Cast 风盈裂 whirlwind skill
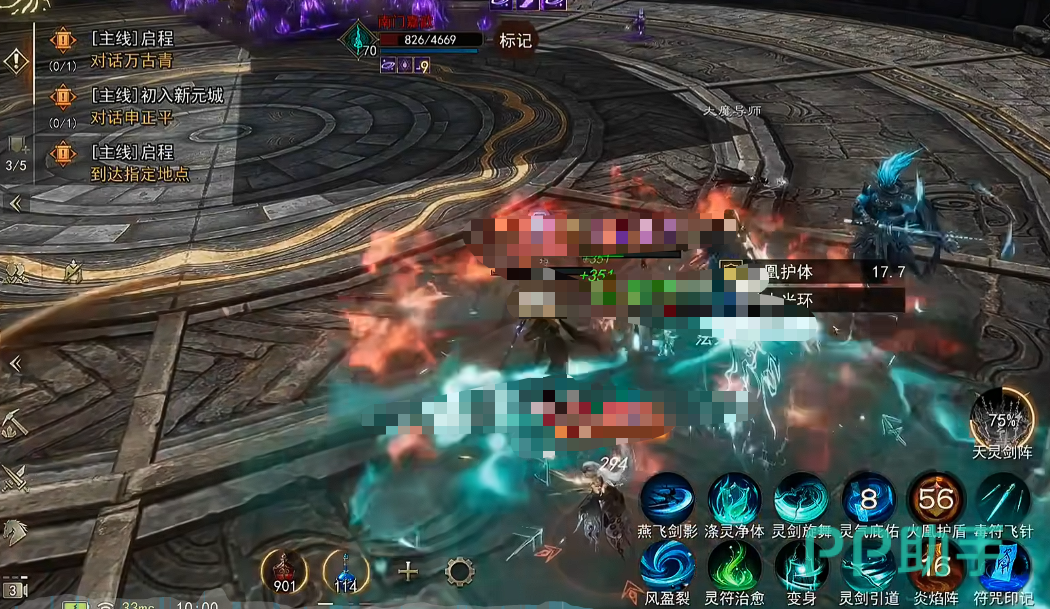Image resolution: width=1050 pixels, height=609 pixels. coord(667,566)
